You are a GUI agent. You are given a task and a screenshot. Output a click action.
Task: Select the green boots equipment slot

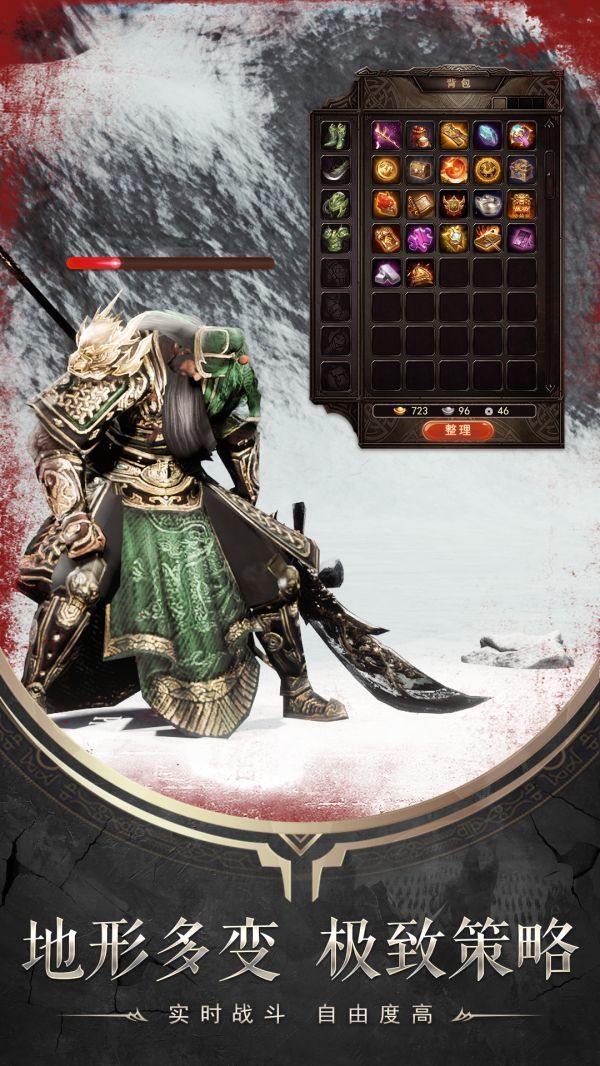tap(334, 134)
